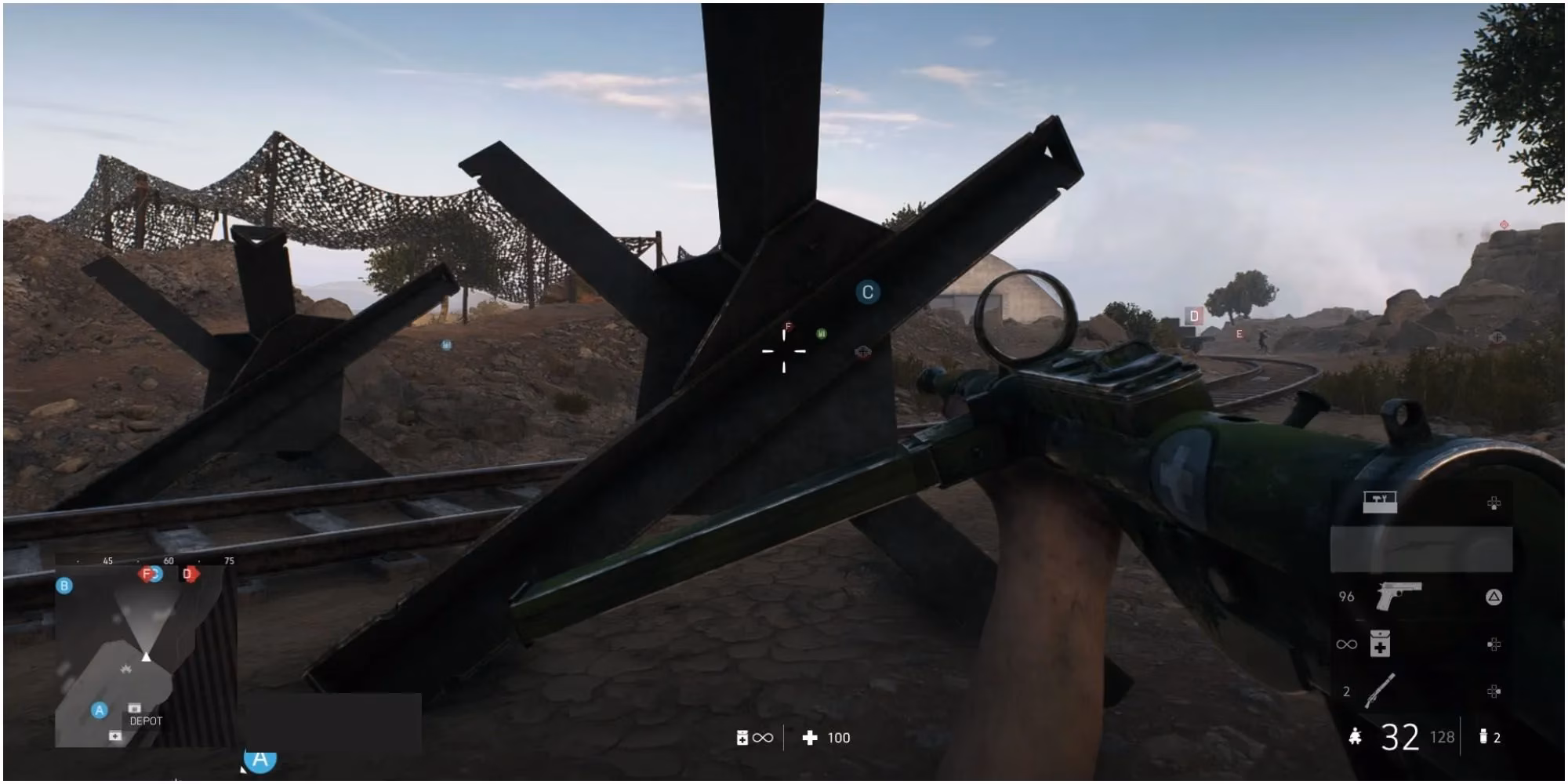The width and height of the screenshot is (1568, 784).
Task: Click the health cross icon beside 100
Action: pos(809,739)
